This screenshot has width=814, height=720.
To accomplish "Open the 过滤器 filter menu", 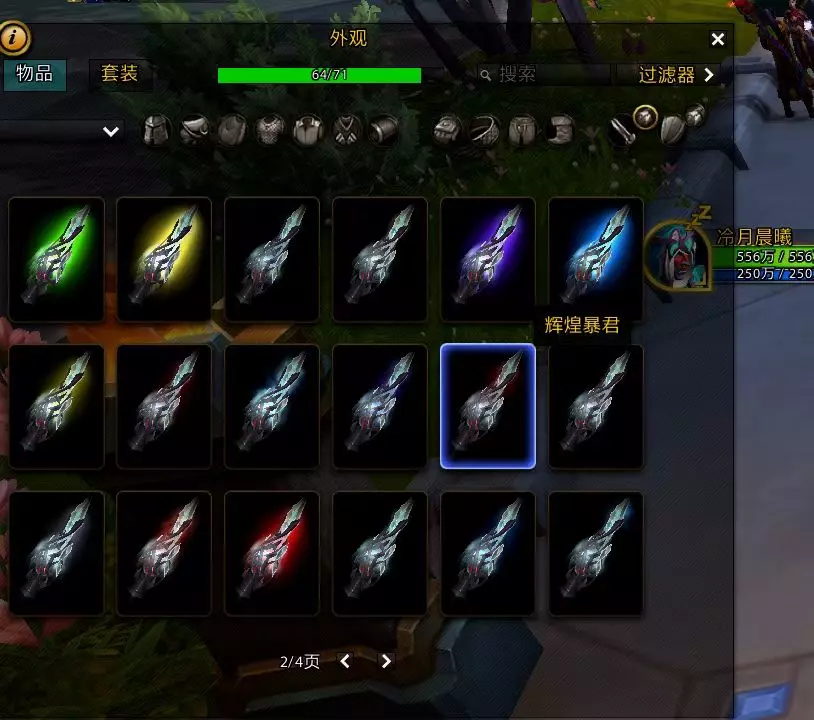I will pos(678,75).
